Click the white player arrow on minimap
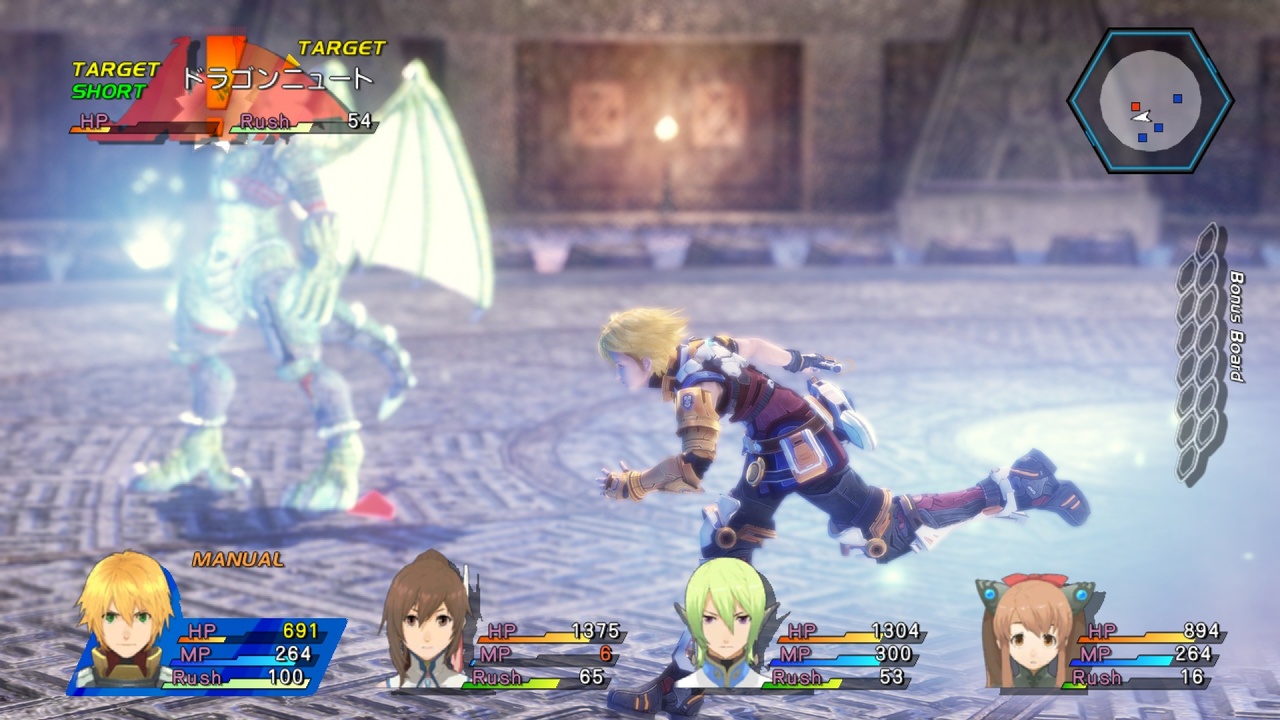The width and height of the screenshot is (1280, 720). [x=1139, y=117]
